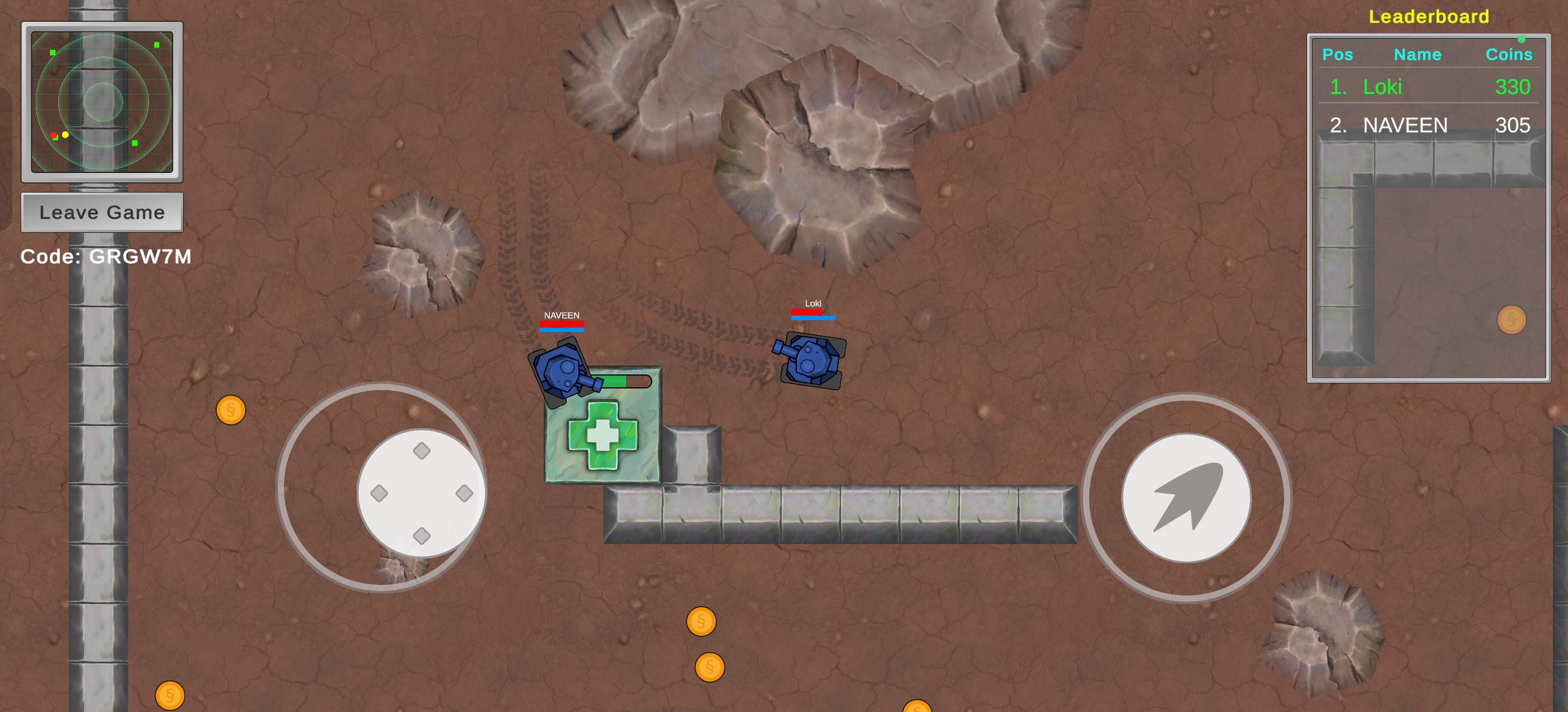Image resolution: width=1568 pixels, height=712 pixels.
Task: Click the green radar minimap
Action: click(x=102, y=102)
